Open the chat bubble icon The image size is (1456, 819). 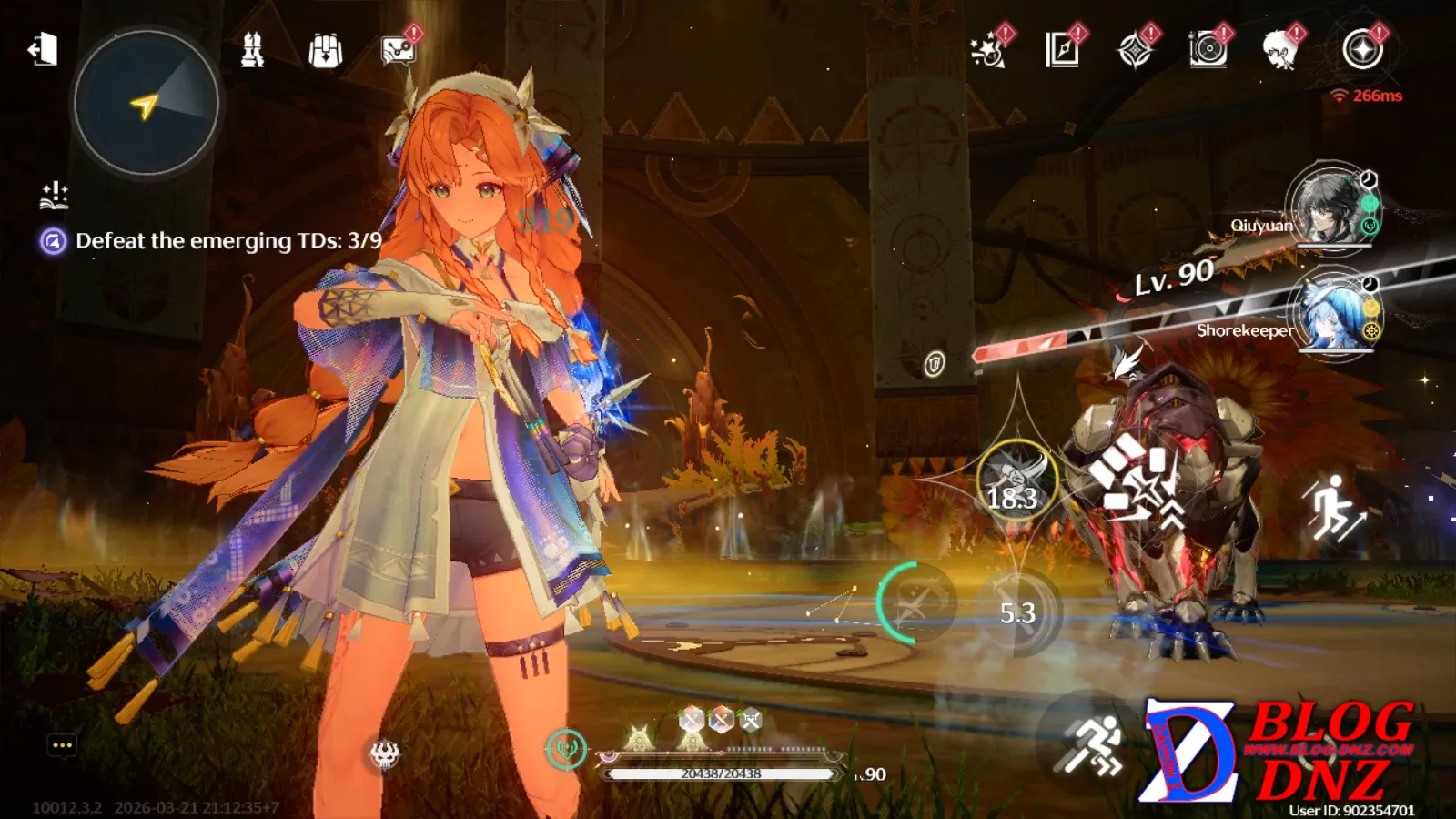click(x=62, y=746)
